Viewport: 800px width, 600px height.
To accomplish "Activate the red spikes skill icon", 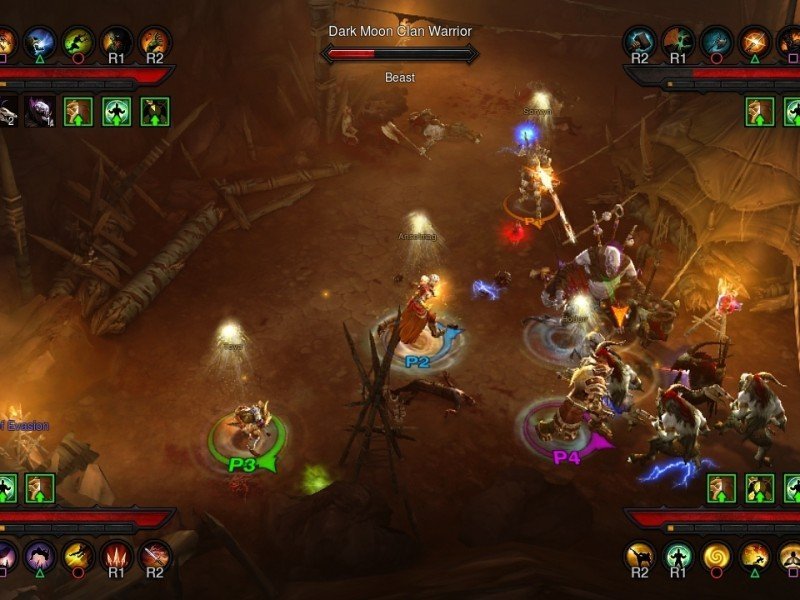I will point(116,556).
